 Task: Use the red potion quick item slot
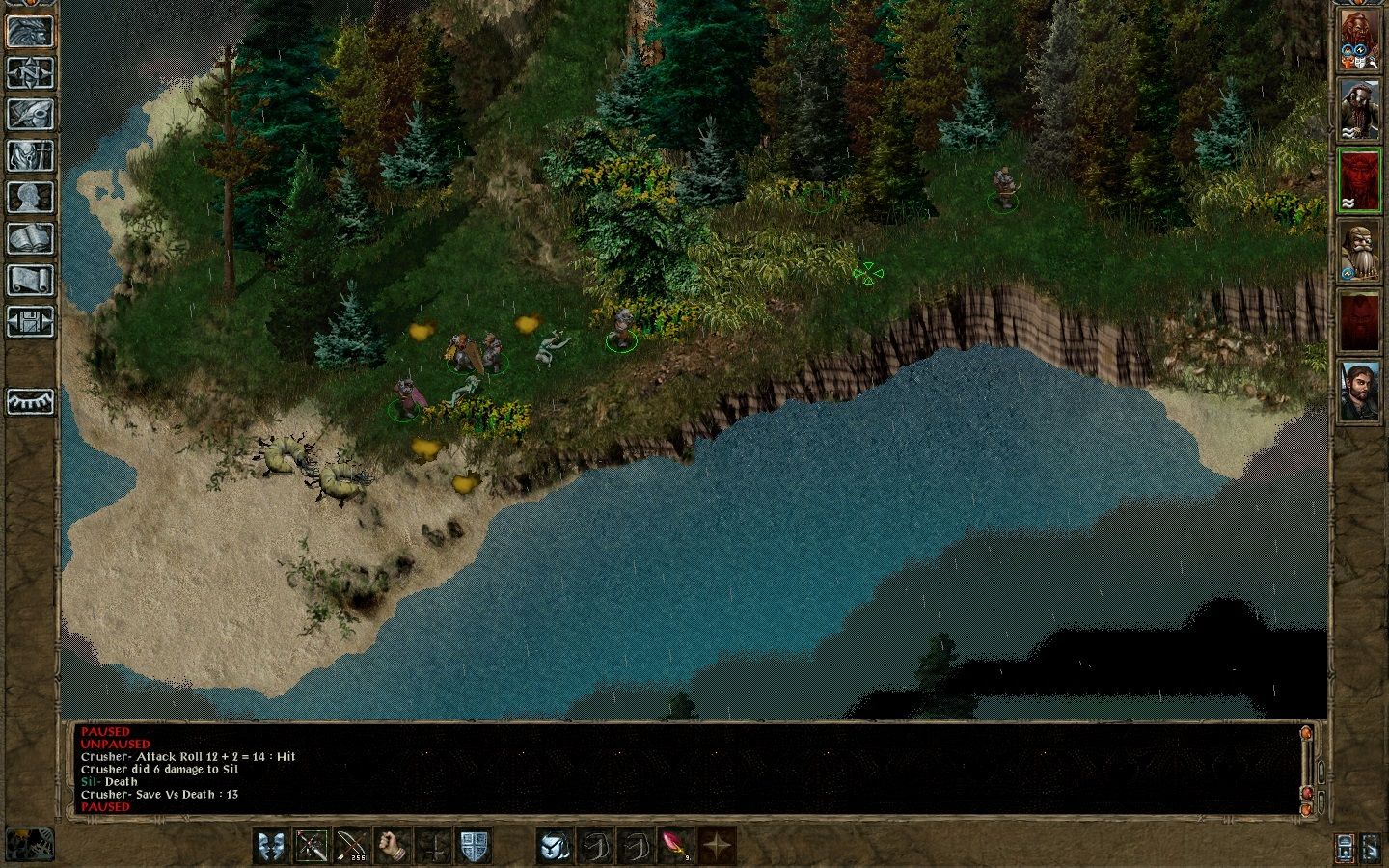pyautogui.click(x=675, y=846)
